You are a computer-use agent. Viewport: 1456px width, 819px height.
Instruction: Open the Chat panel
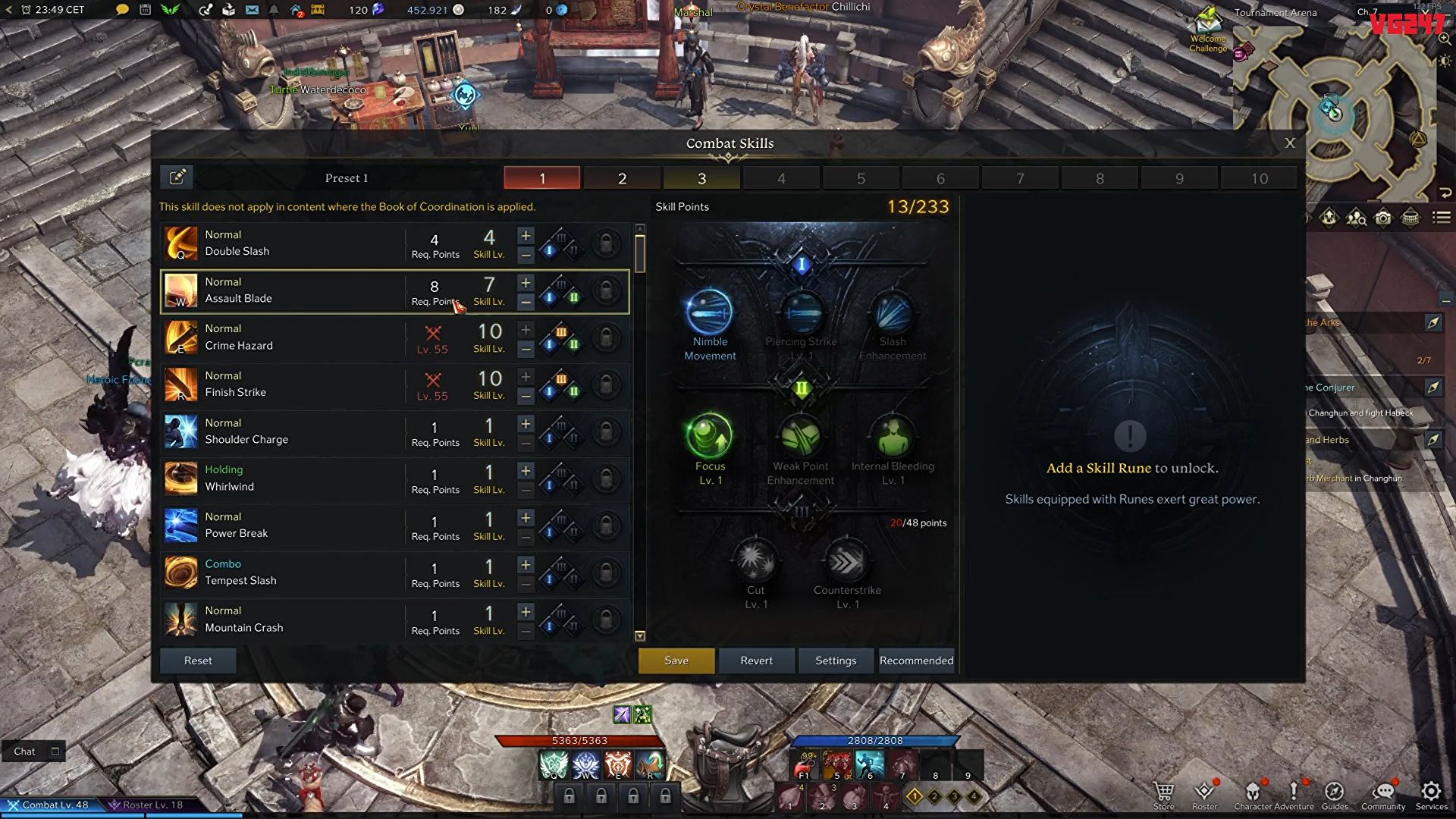click(x=25, y=752)
